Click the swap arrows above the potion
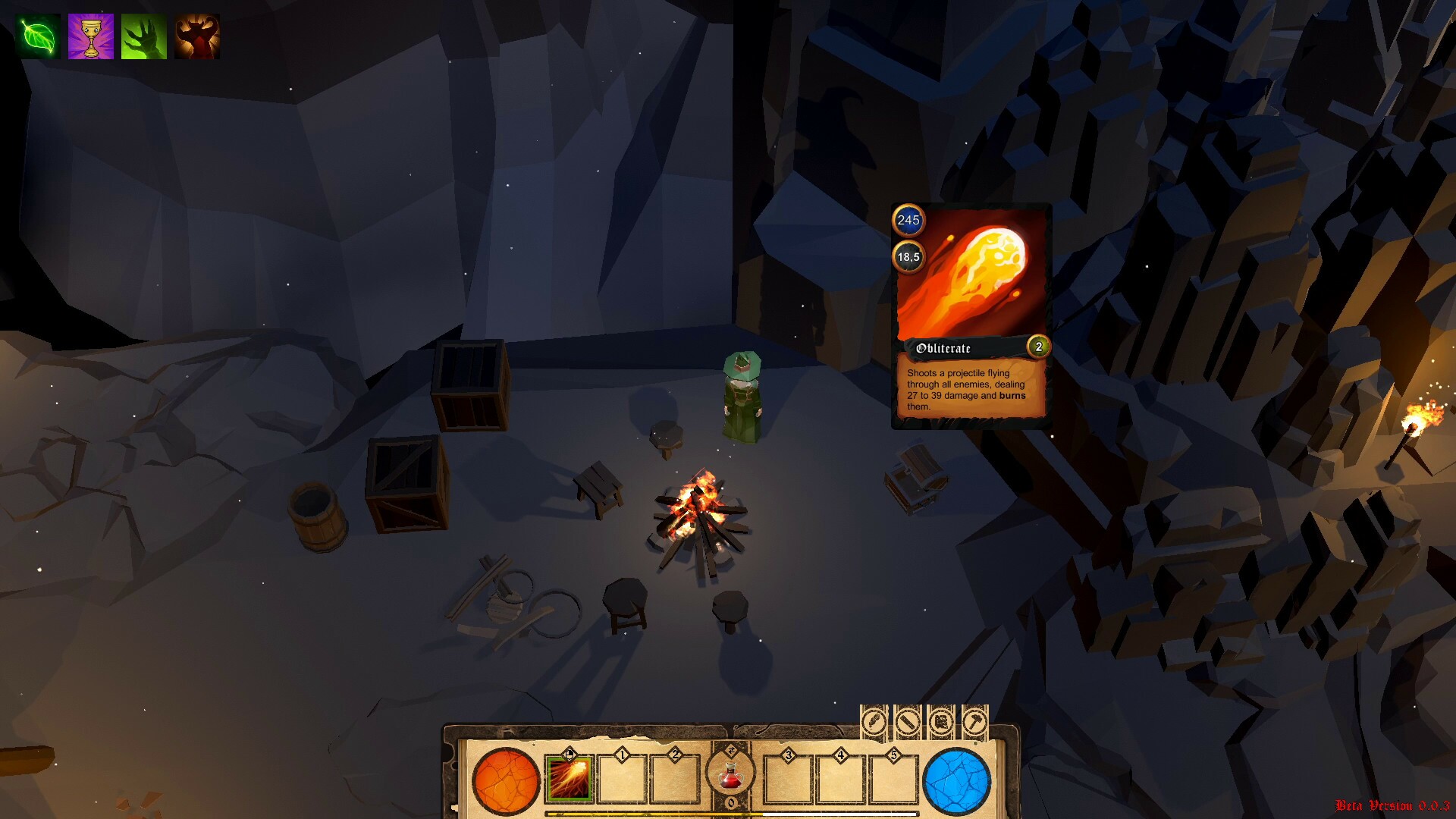This screenshot has width=1456, height=819. (x=731, y=750)
